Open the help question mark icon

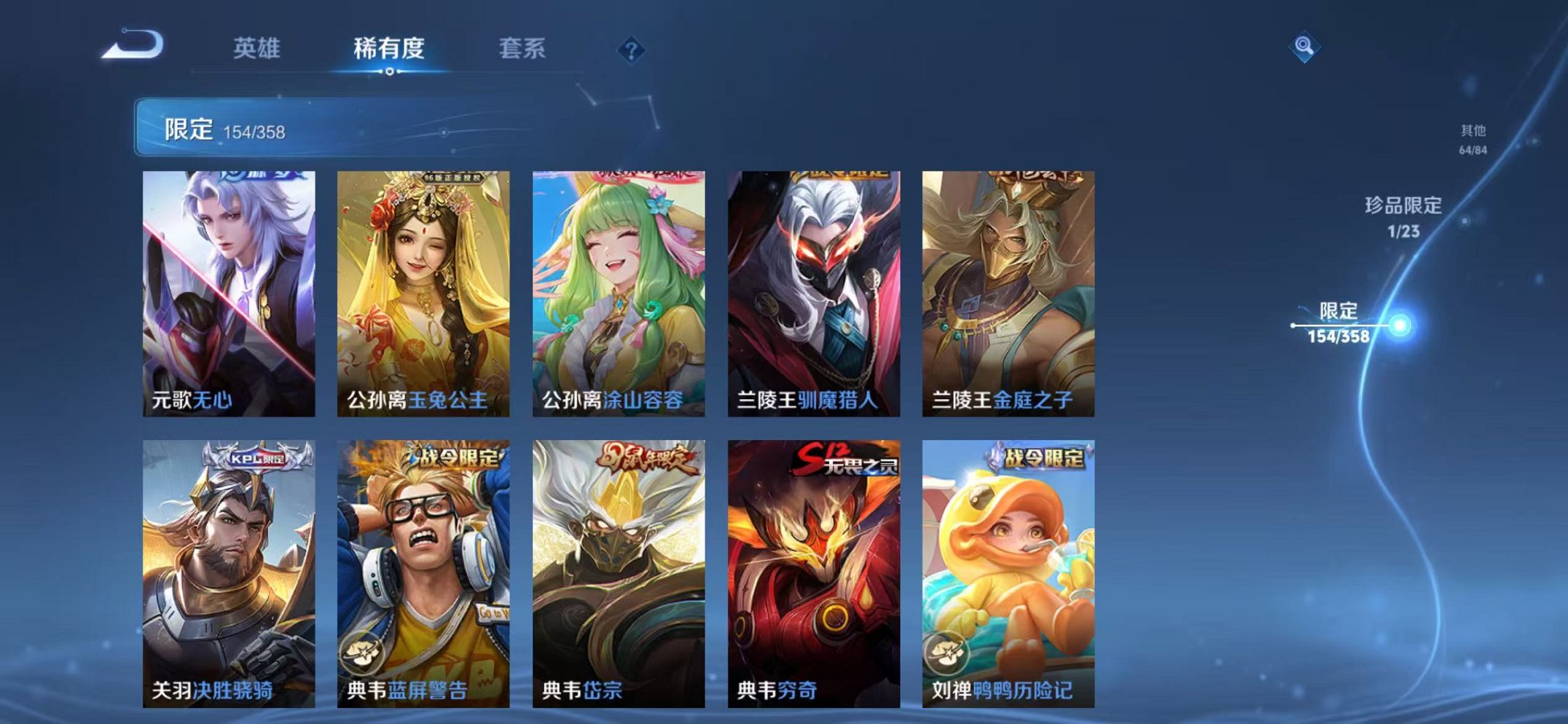[632, 50]
